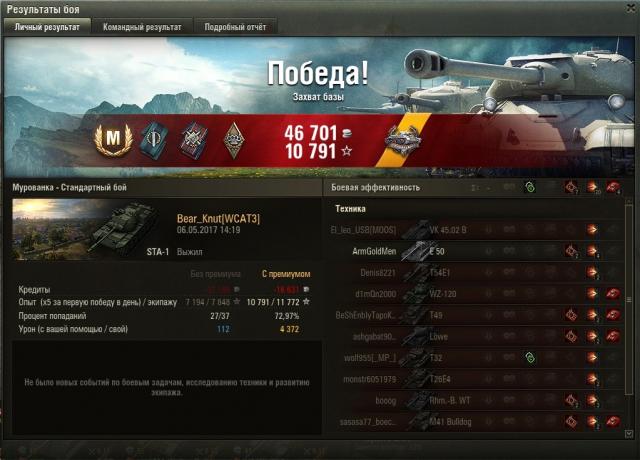Show the Подробный отчёт tab
640x460 pixels.
pyautogui.click(x=234, y=27)
